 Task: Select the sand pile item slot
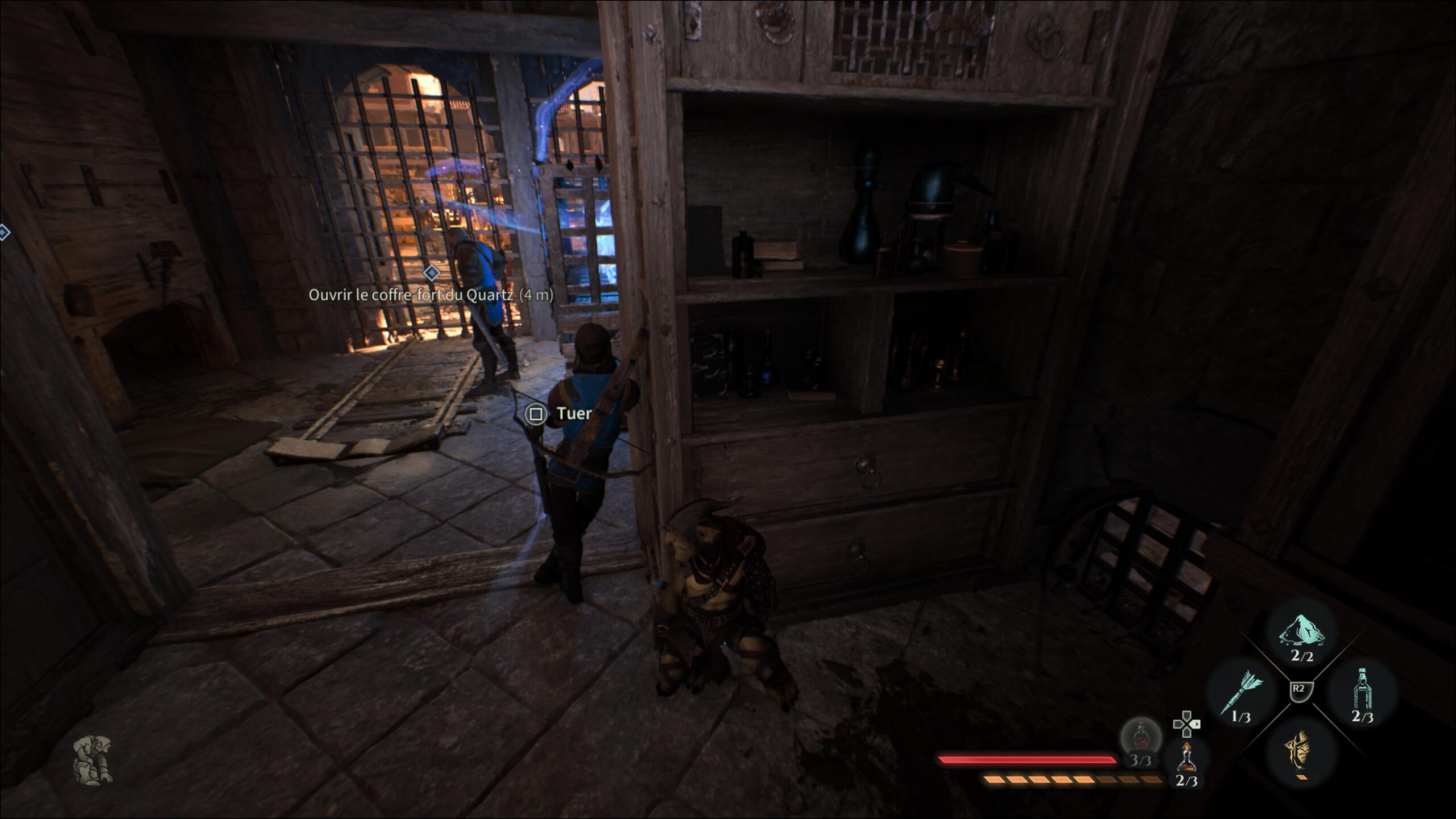click(x=1301, y=632)
